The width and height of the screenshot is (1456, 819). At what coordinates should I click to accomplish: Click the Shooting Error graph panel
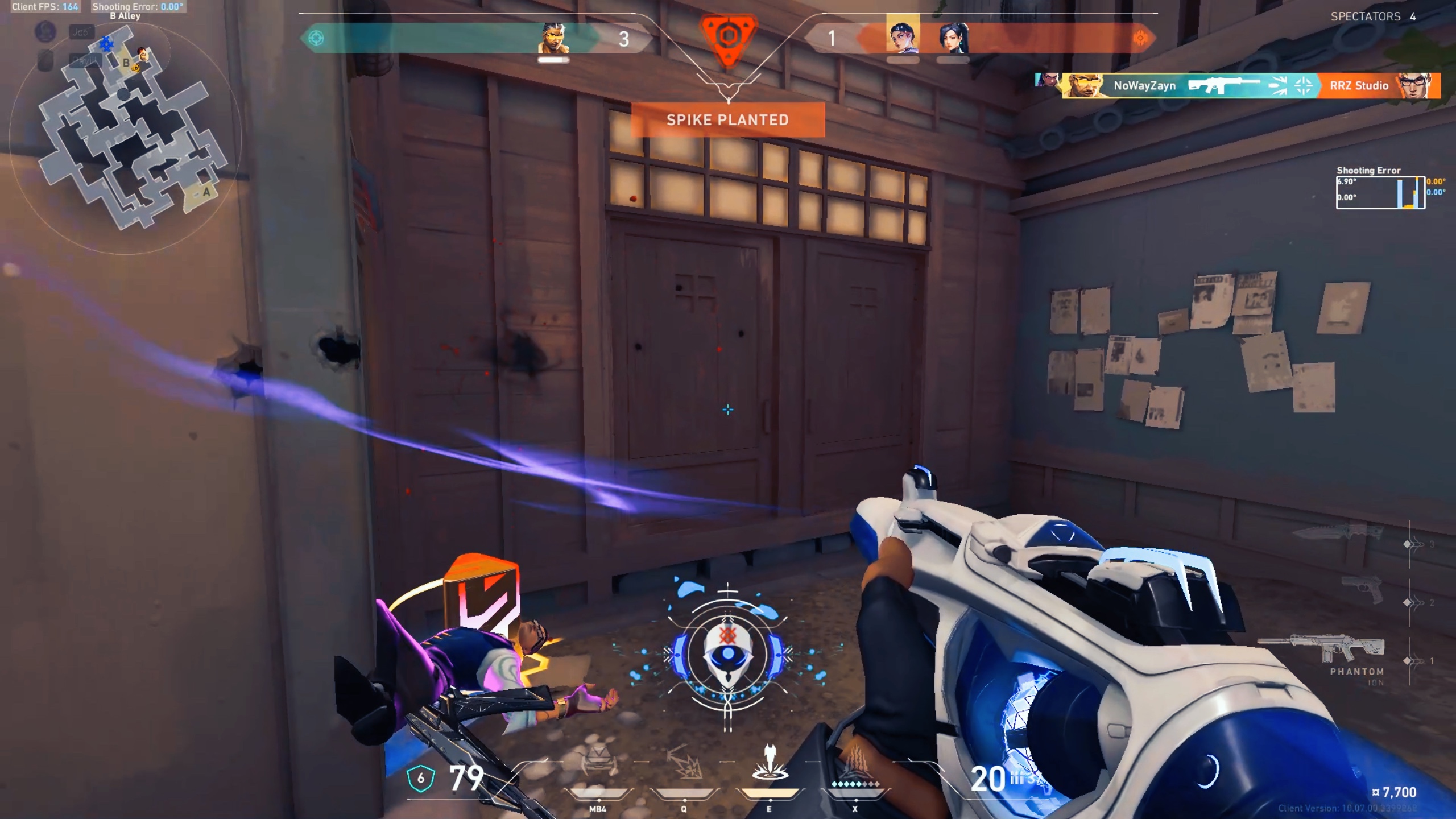point(1380,192)
